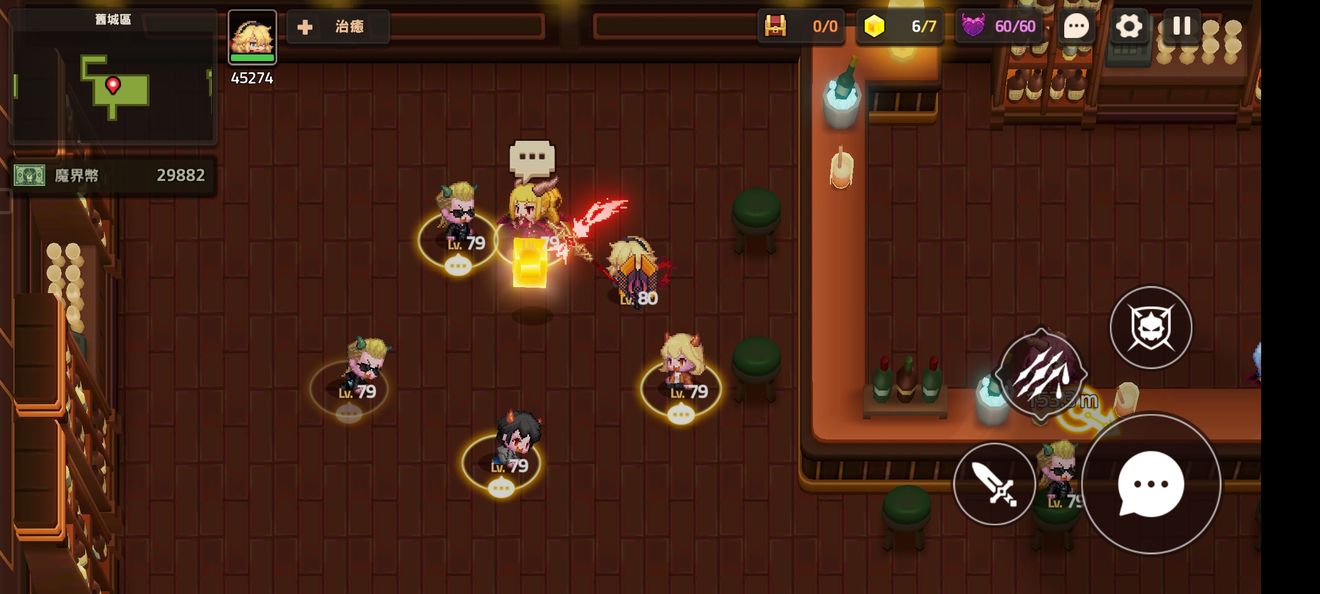Open the minimap in the corner
1320x594 pixels.
pos(112,80)
